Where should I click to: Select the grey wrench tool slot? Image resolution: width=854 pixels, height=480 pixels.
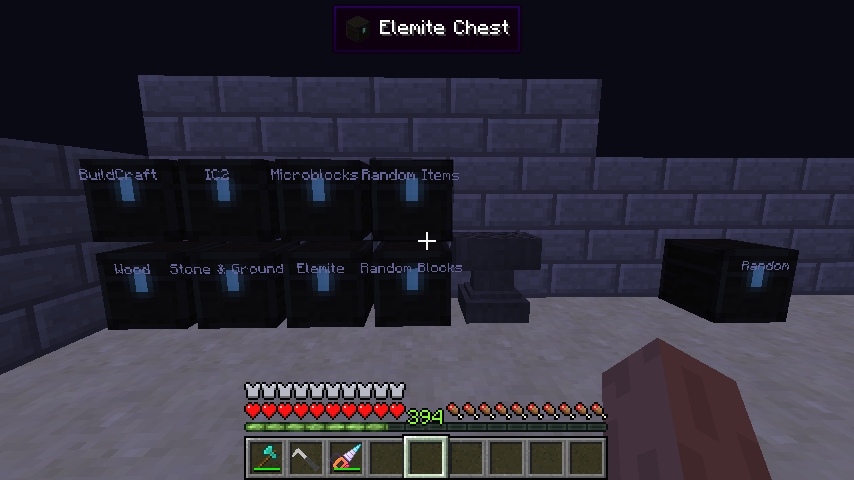click(x=306, y=458)
